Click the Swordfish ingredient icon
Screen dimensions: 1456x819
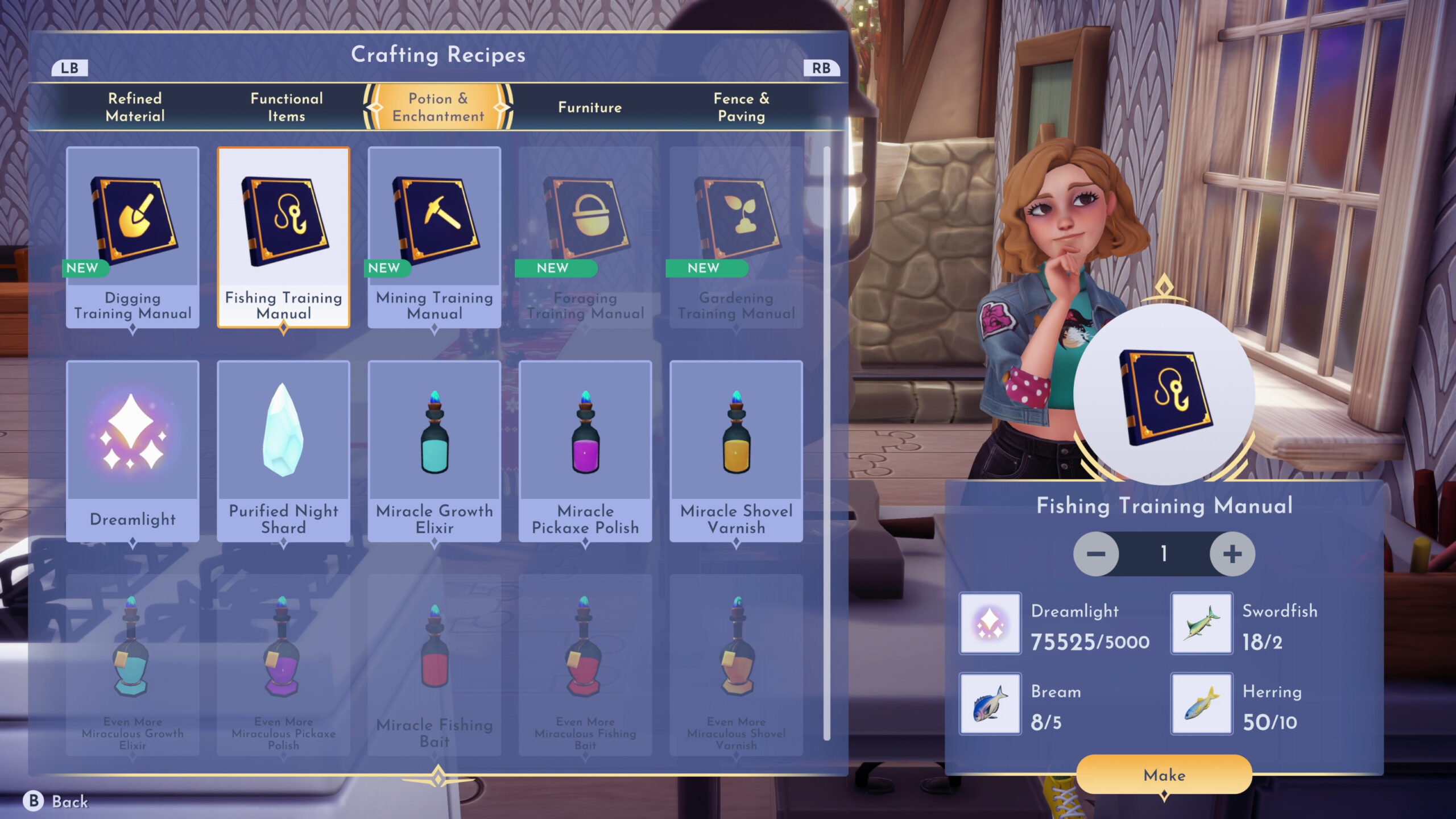point(1201,623)
